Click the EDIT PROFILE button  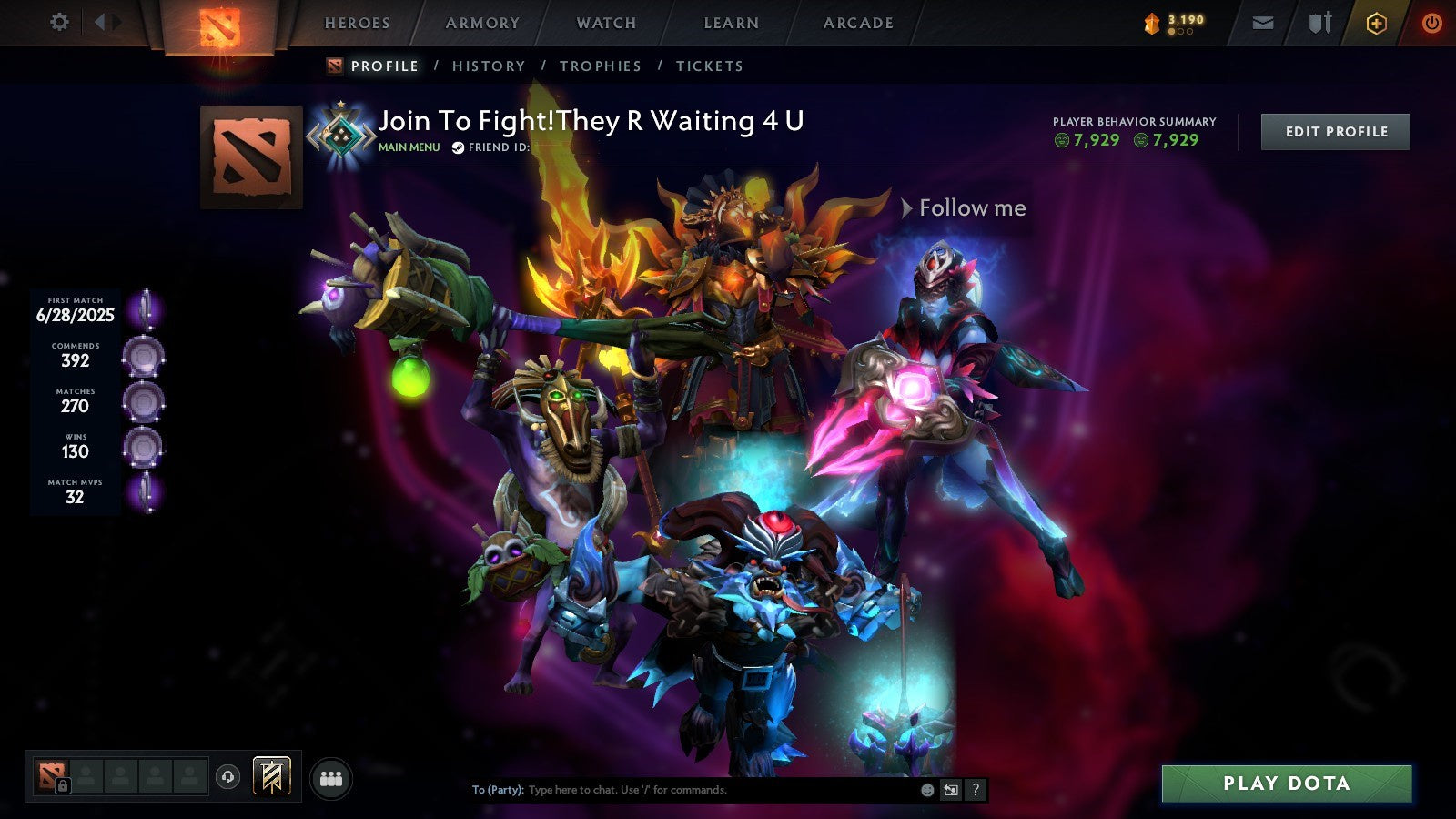coord(1335,131)
